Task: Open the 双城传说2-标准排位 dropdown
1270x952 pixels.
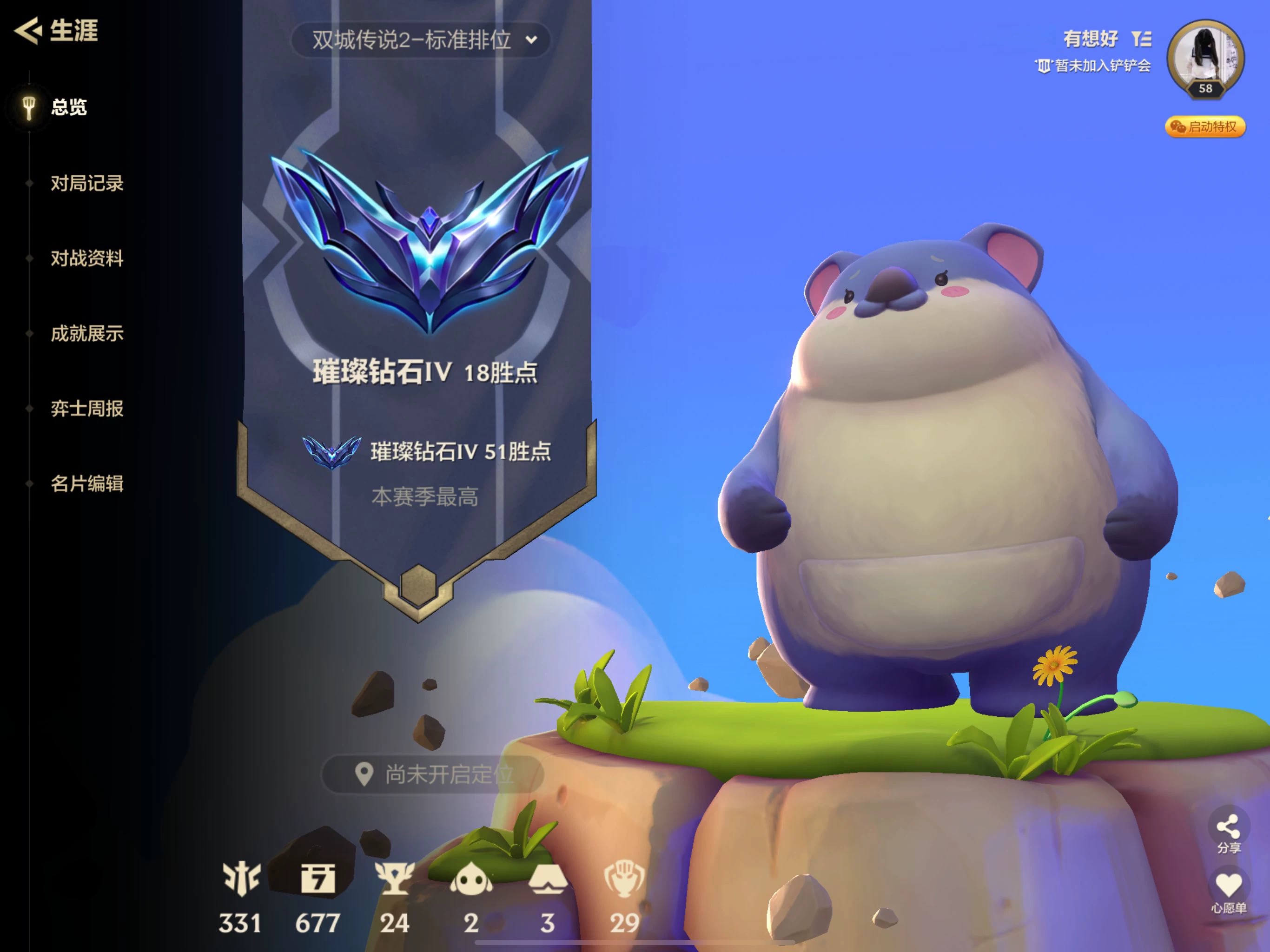Action: click(x=421, y=40)
